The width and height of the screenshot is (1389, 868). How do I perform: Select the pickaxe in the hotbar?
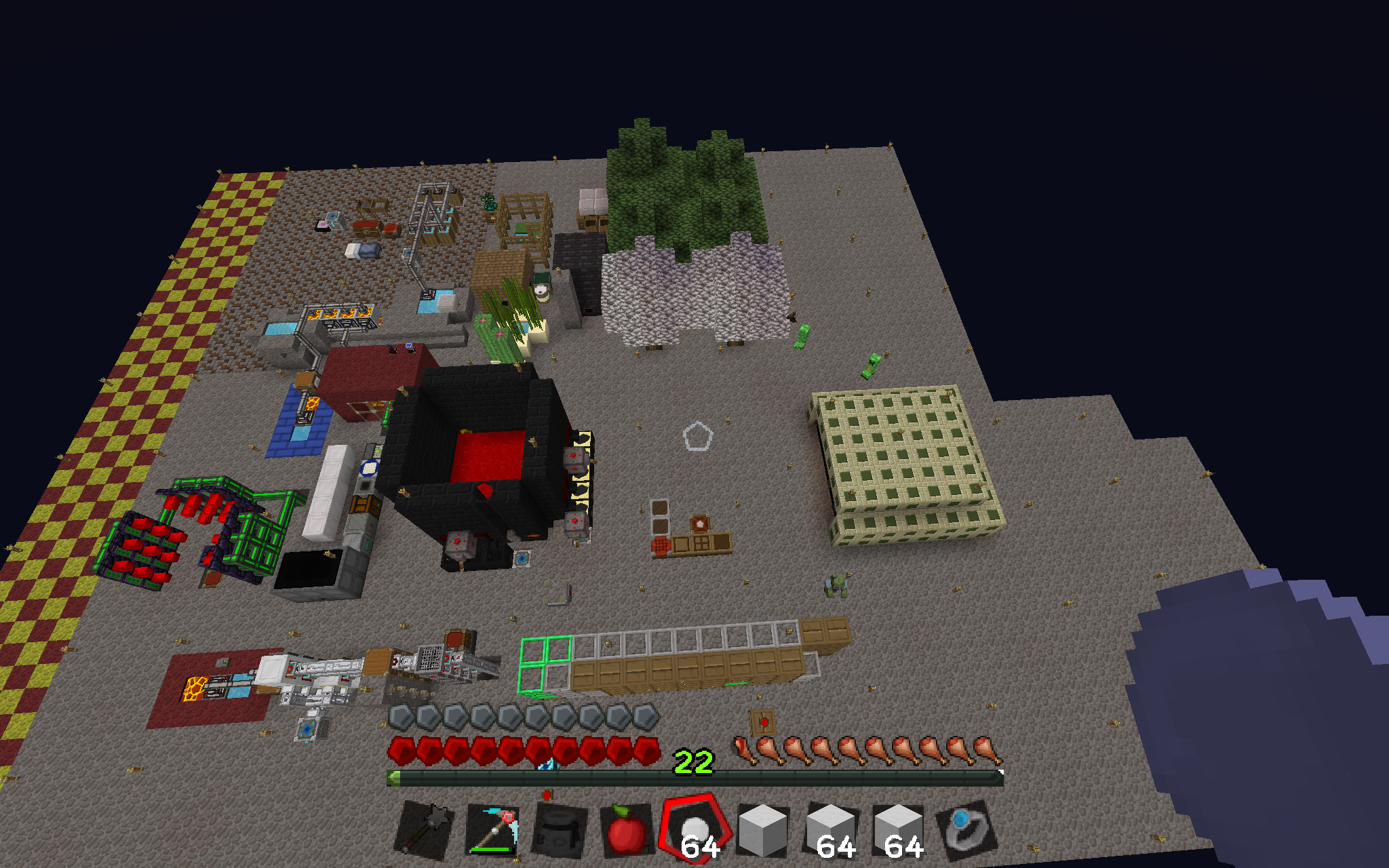492,830
